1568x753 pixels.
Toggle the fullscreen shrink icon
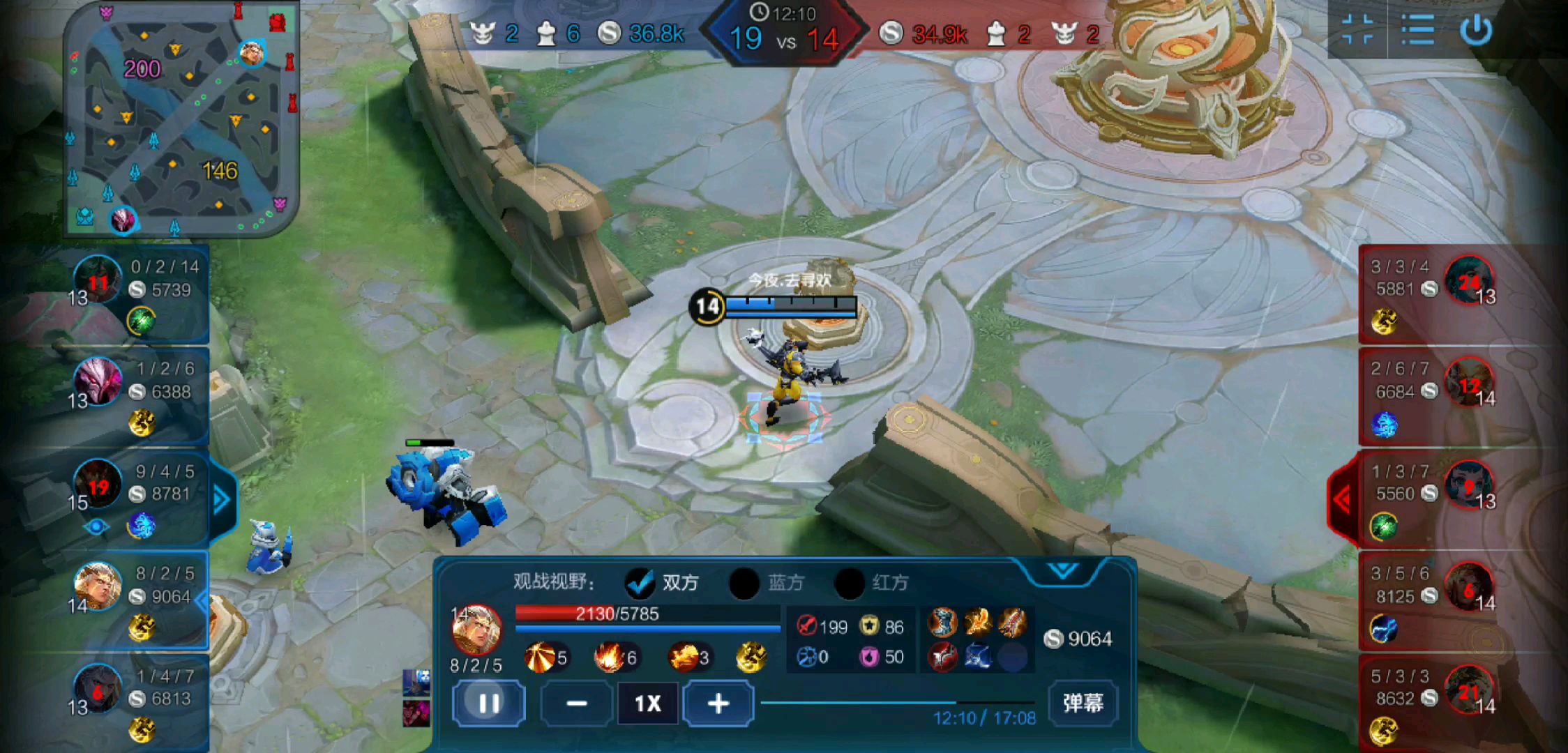tap(1357, 31)
